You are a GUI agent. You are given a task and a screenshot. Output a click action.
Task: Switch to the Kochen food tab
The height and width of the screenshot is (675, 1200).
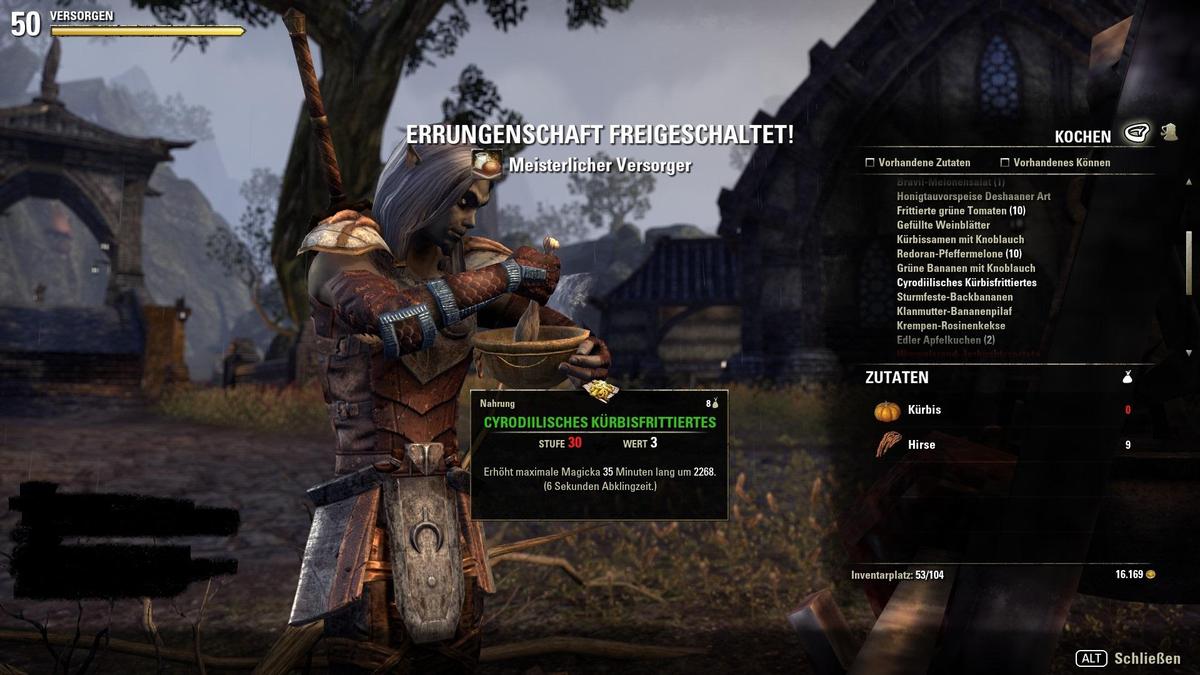tap(1136, 132)
